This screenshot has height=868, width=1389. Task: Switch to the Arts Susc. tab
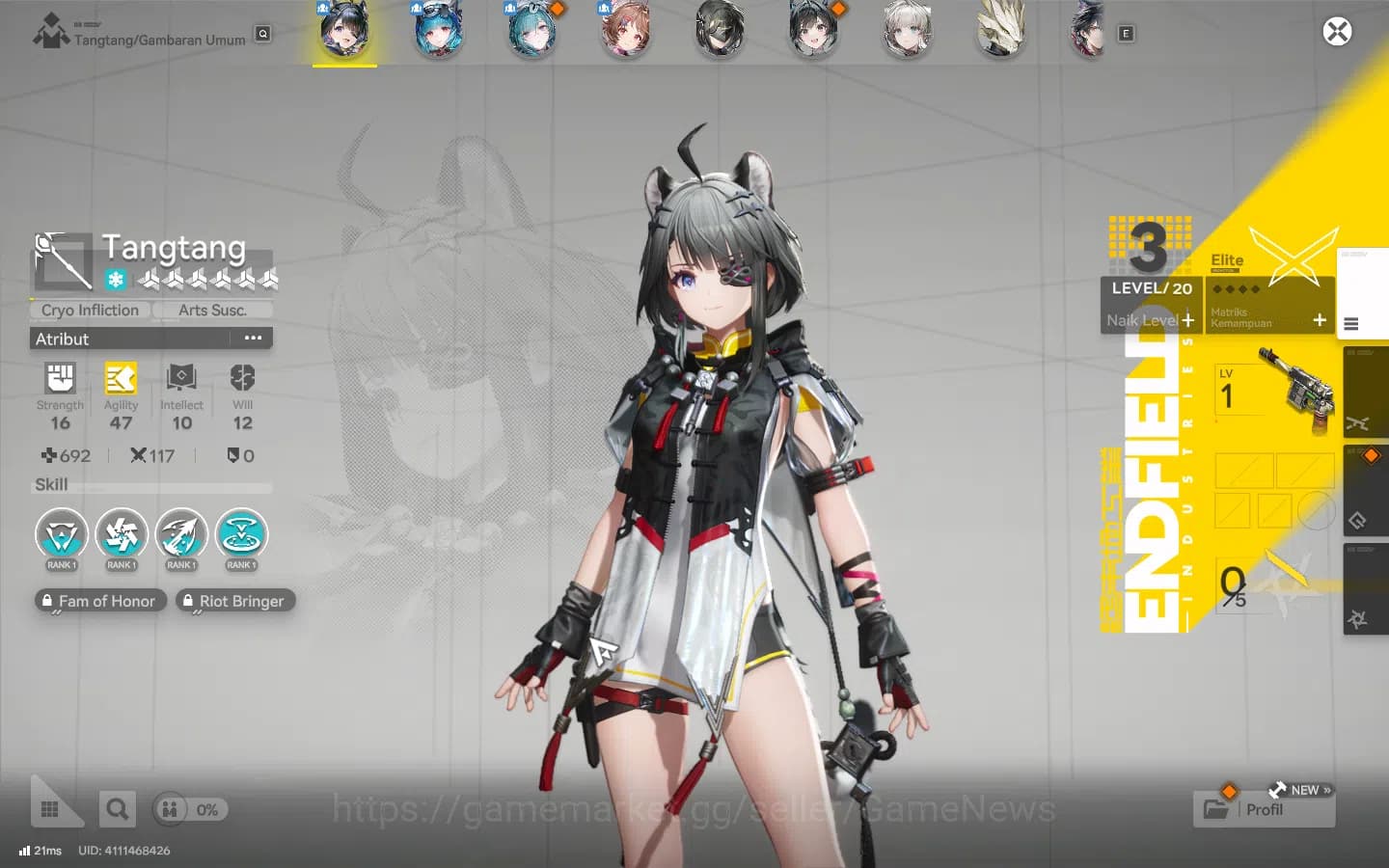[212, 310]
